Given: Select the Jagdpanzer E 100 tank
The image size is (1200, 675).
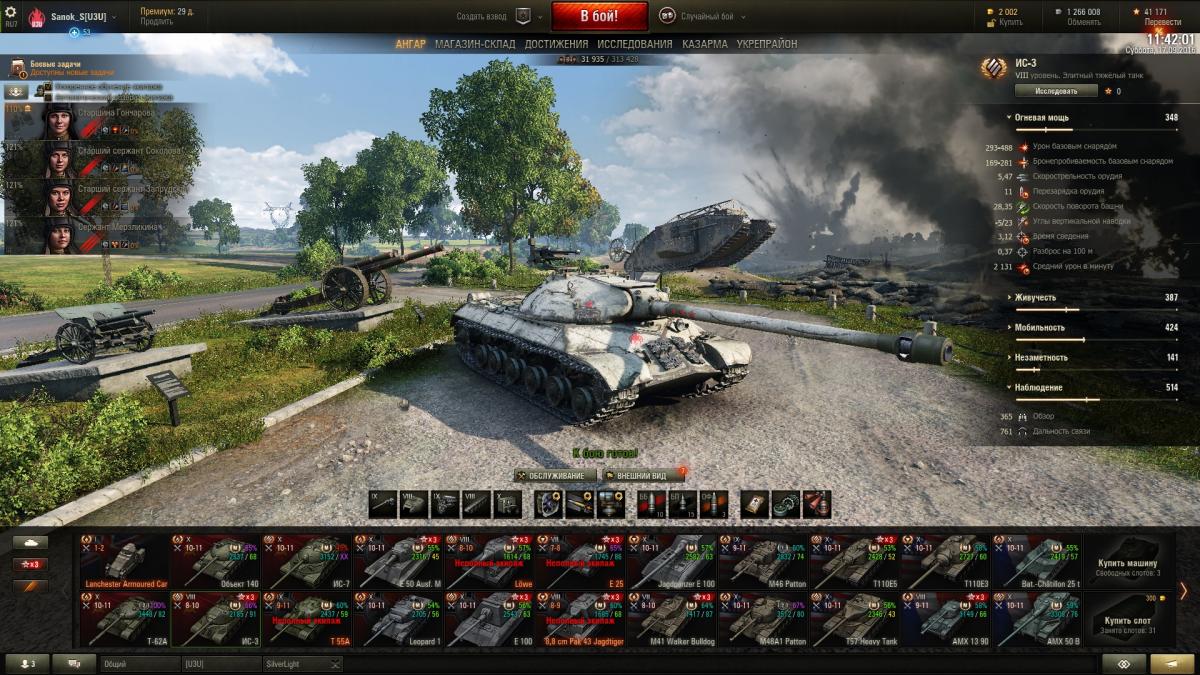Looking at the screenshot, I should [671, 562].
